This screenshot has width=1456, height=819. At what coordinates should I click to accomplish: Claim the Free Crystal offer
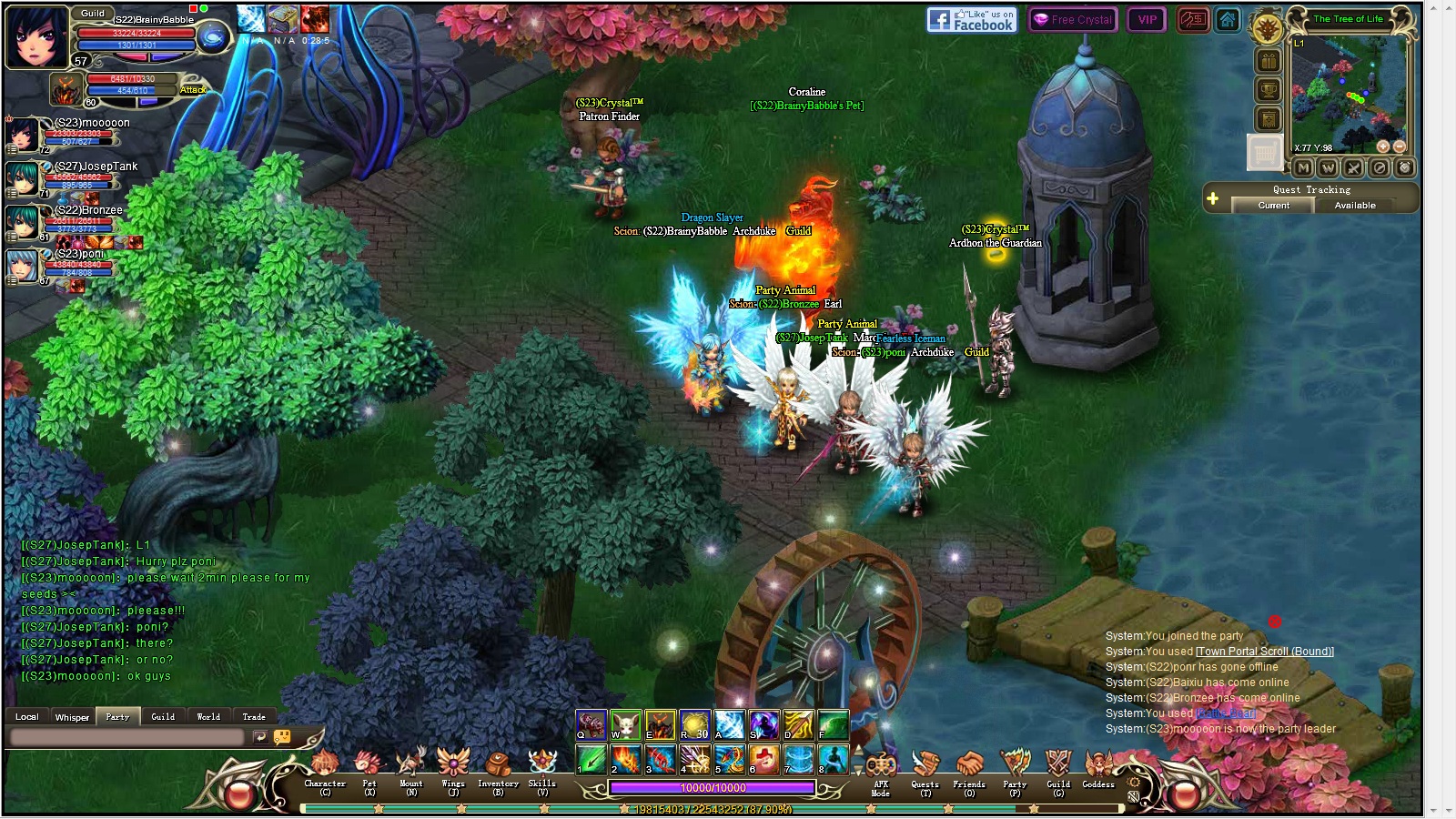click(x=1073, y=19)
